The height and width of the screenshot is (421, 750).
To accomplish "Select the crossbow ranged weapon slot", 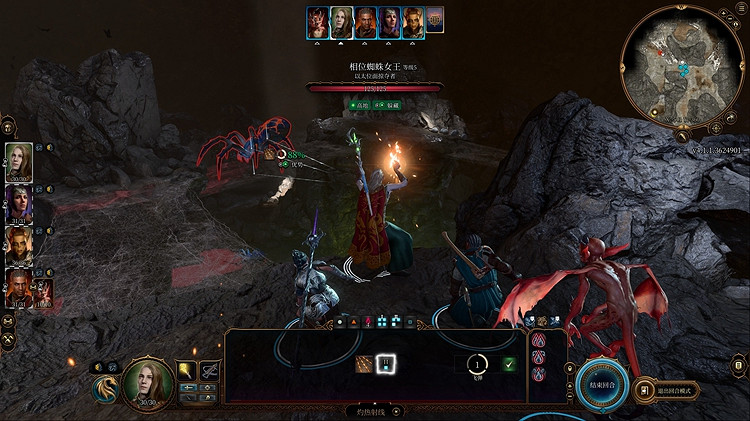I will pyautogui.click(x=210, y=371).
